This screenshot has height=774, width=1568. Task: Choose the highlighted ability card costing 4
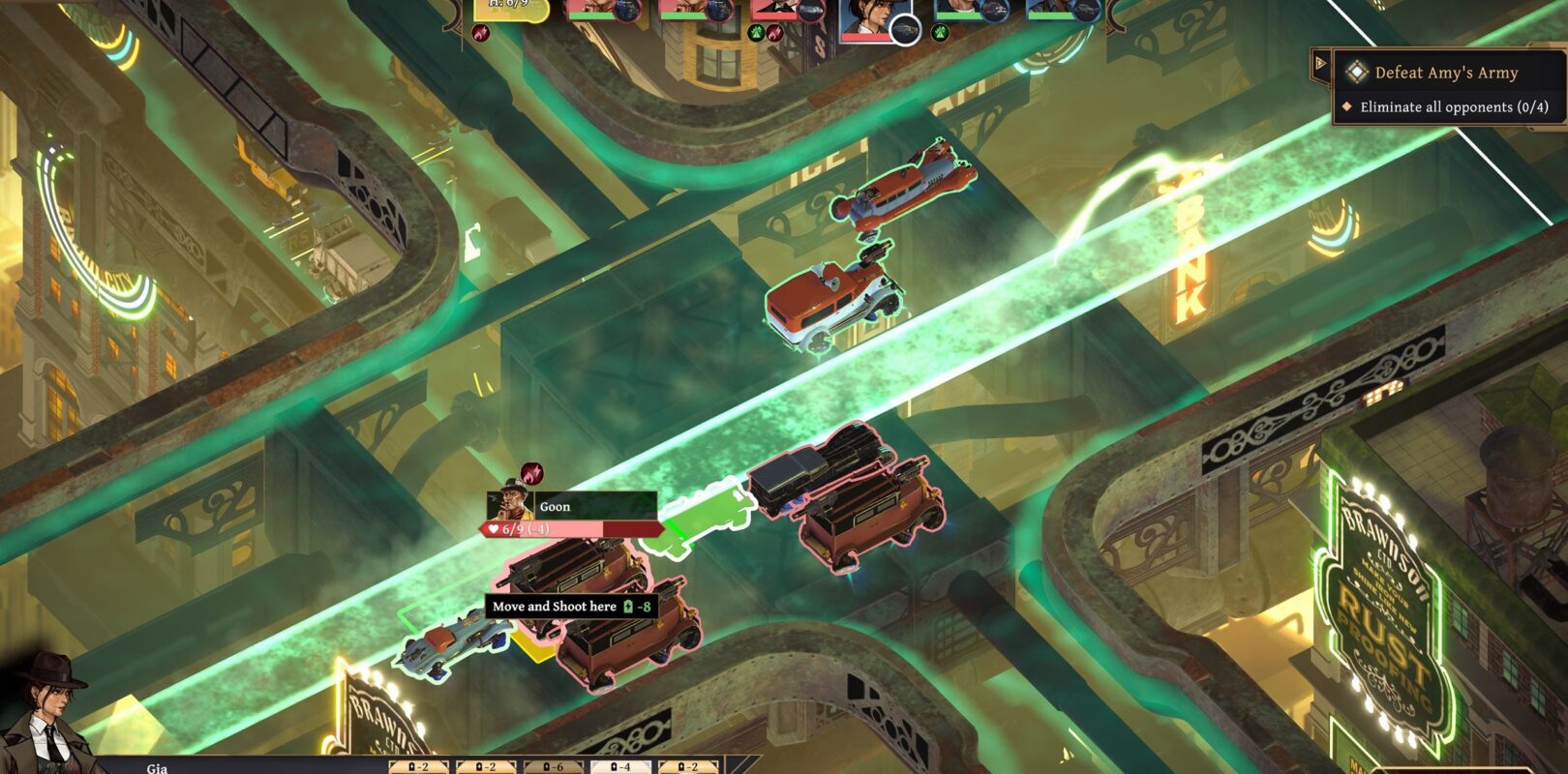[620, 766]
